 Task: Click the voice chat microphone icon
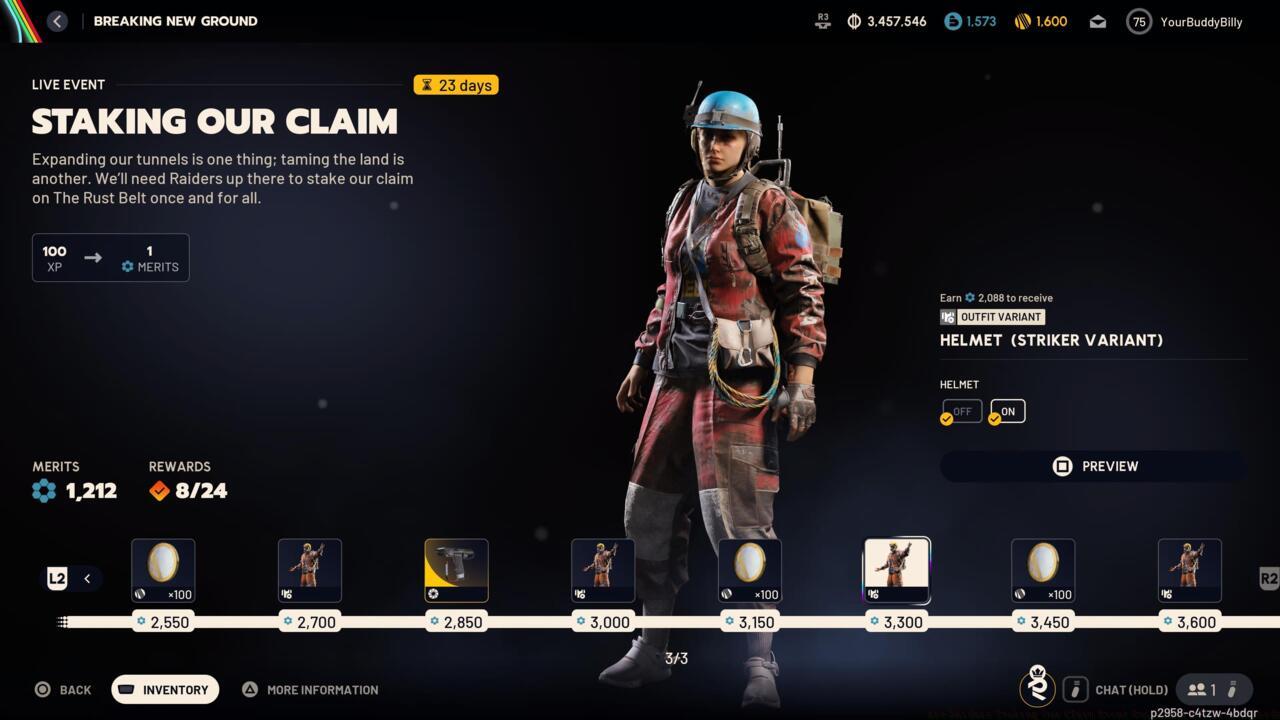1075,689
